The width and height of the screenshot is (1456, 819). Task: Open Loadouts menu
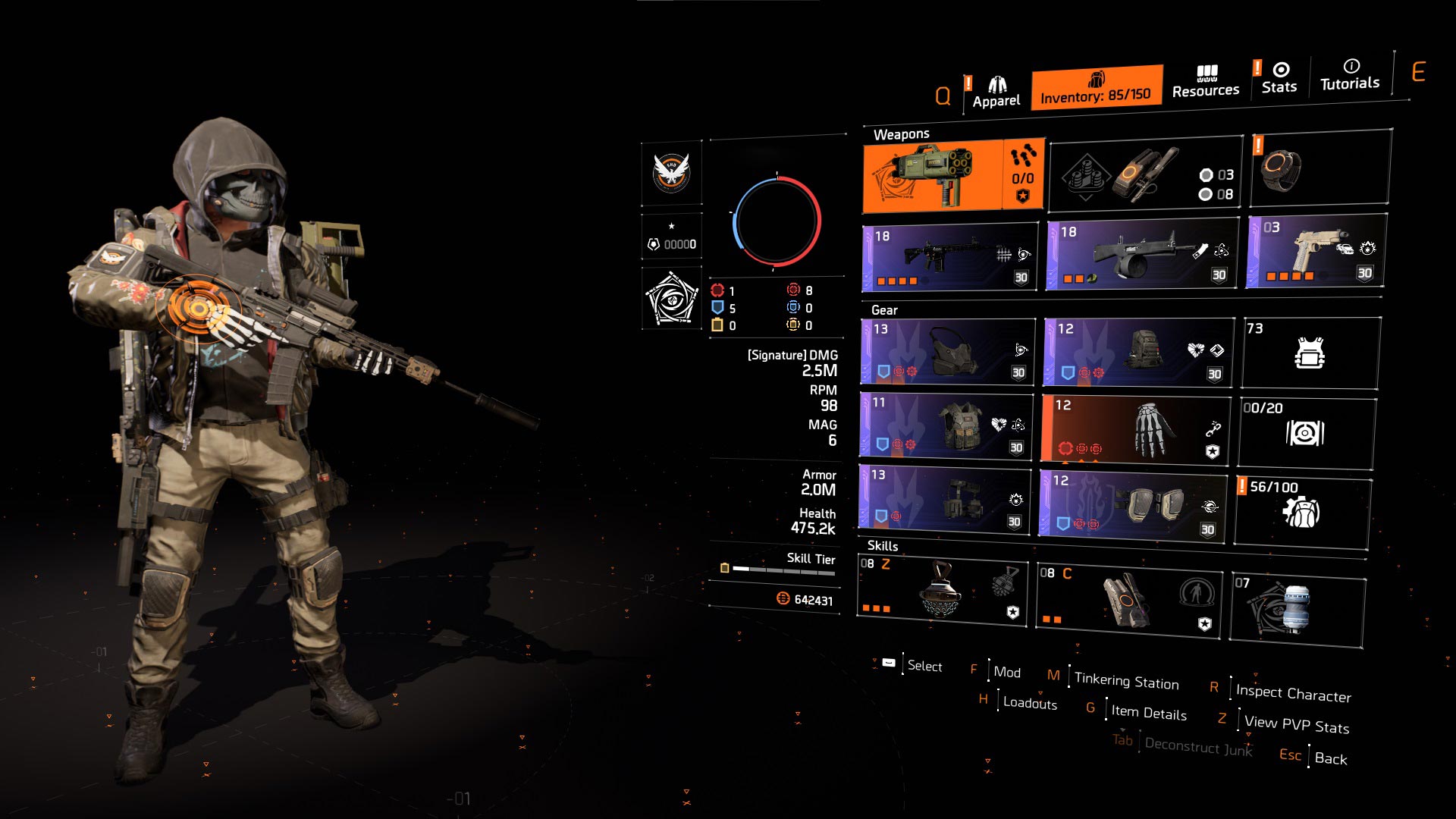pyautogui.click(x=1028, y=704)
